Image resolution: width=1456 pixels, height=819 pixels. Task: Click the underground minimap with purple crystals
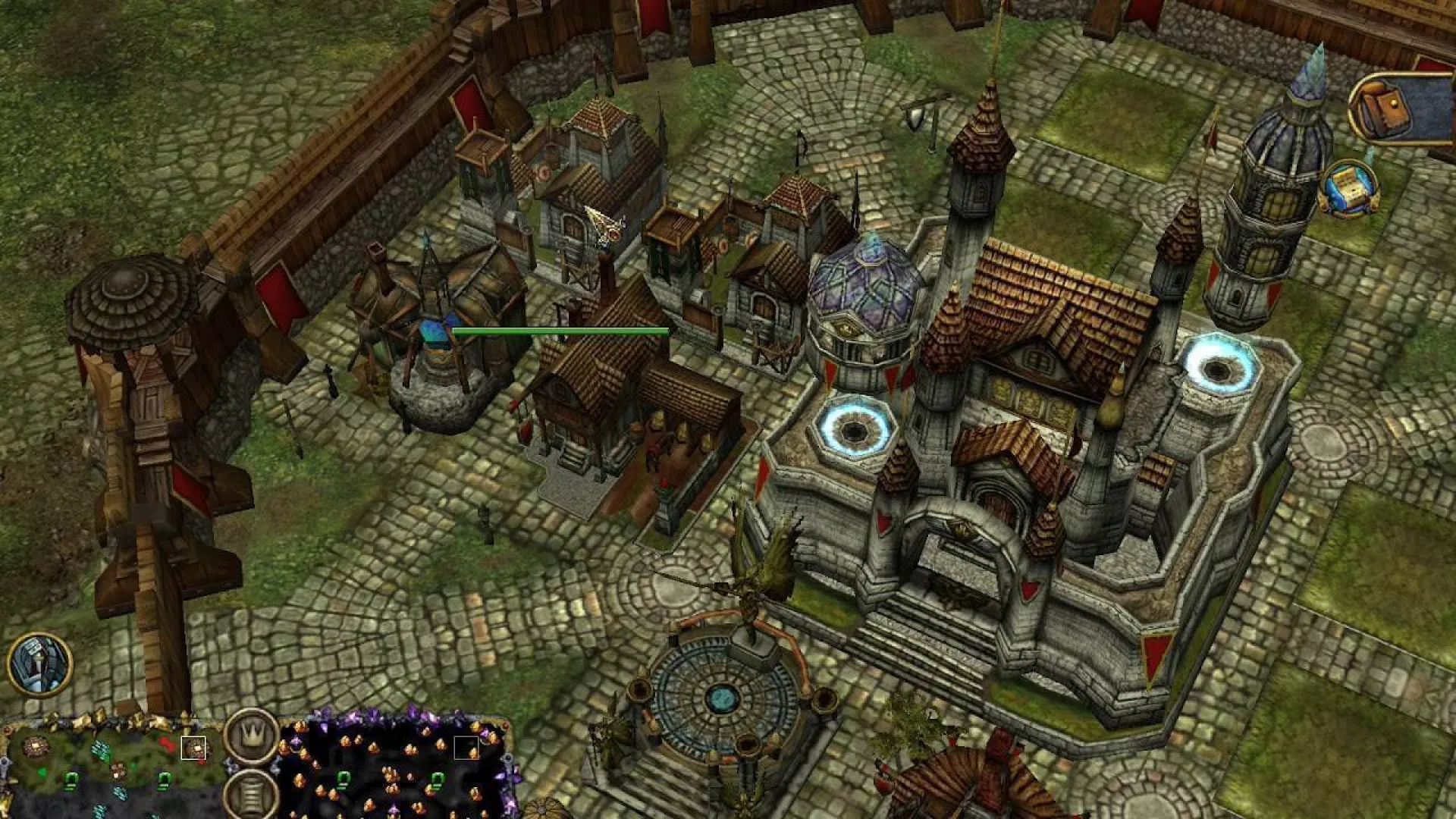[x=394, y=766]
